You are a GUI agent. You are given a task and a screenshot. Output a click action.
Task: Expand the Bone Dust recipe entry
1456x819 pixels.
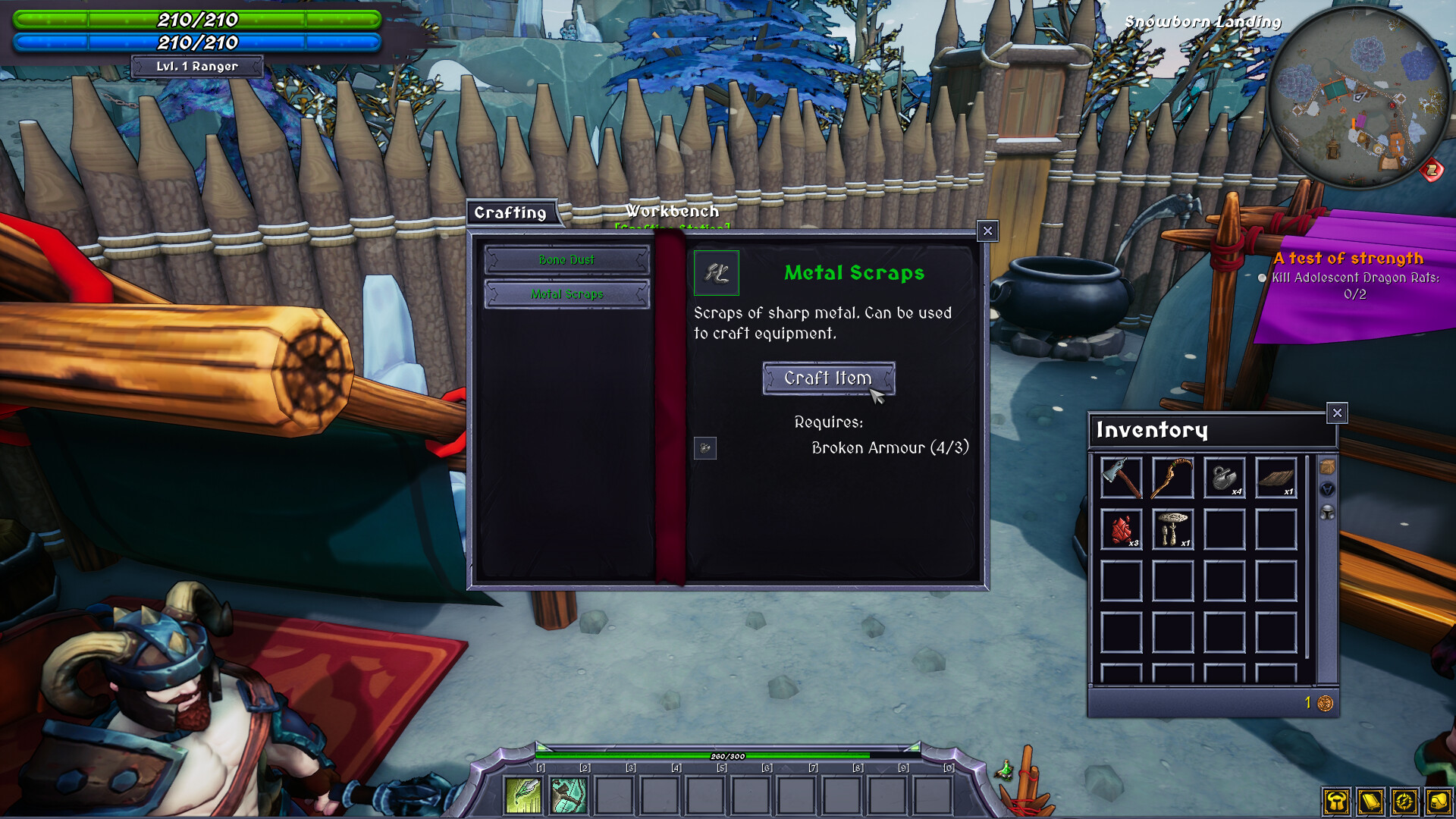pos(566,260)
